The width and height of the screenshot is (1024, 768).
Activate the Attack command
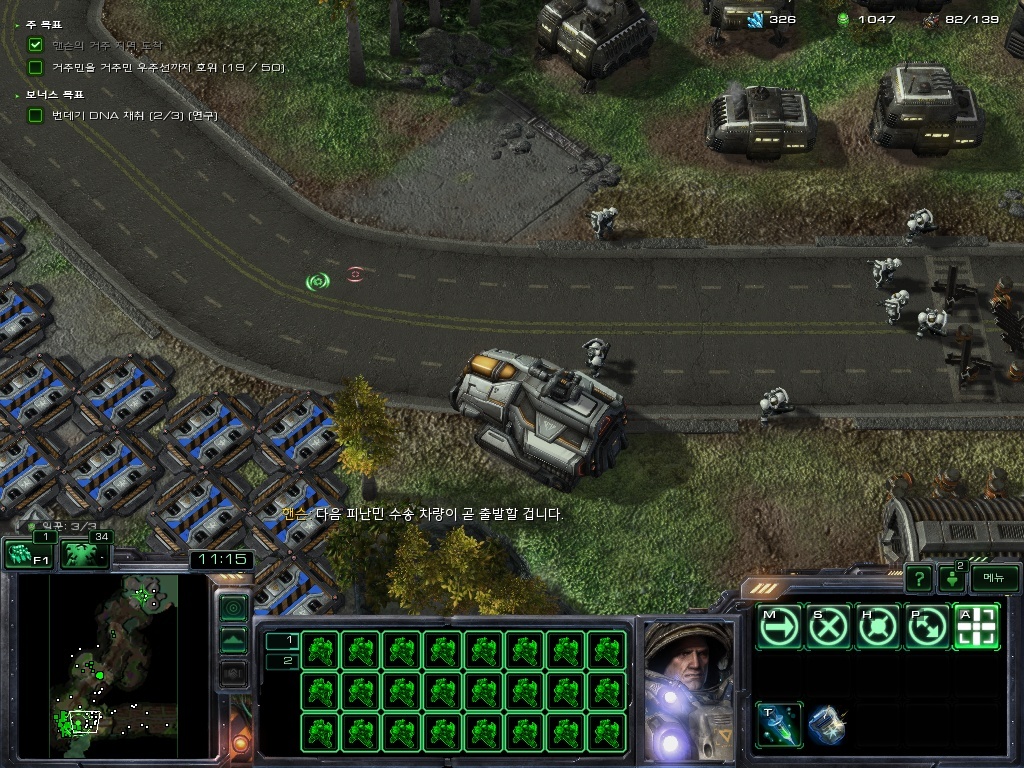point(977,627)
